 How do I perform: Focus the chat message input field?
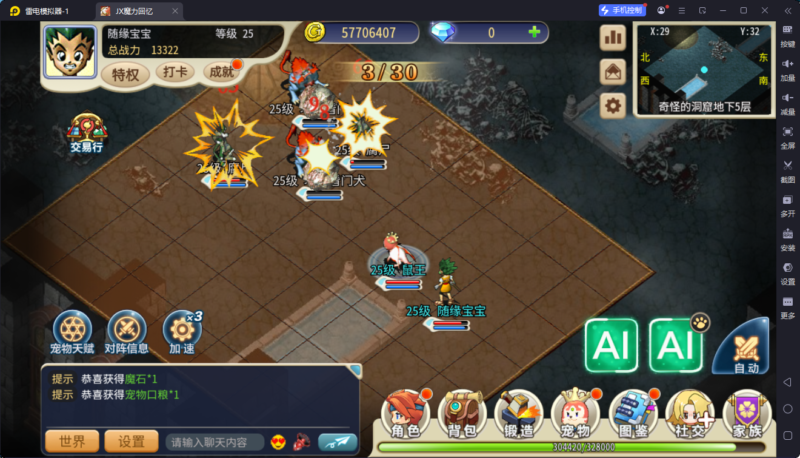(x=213, y=441)
